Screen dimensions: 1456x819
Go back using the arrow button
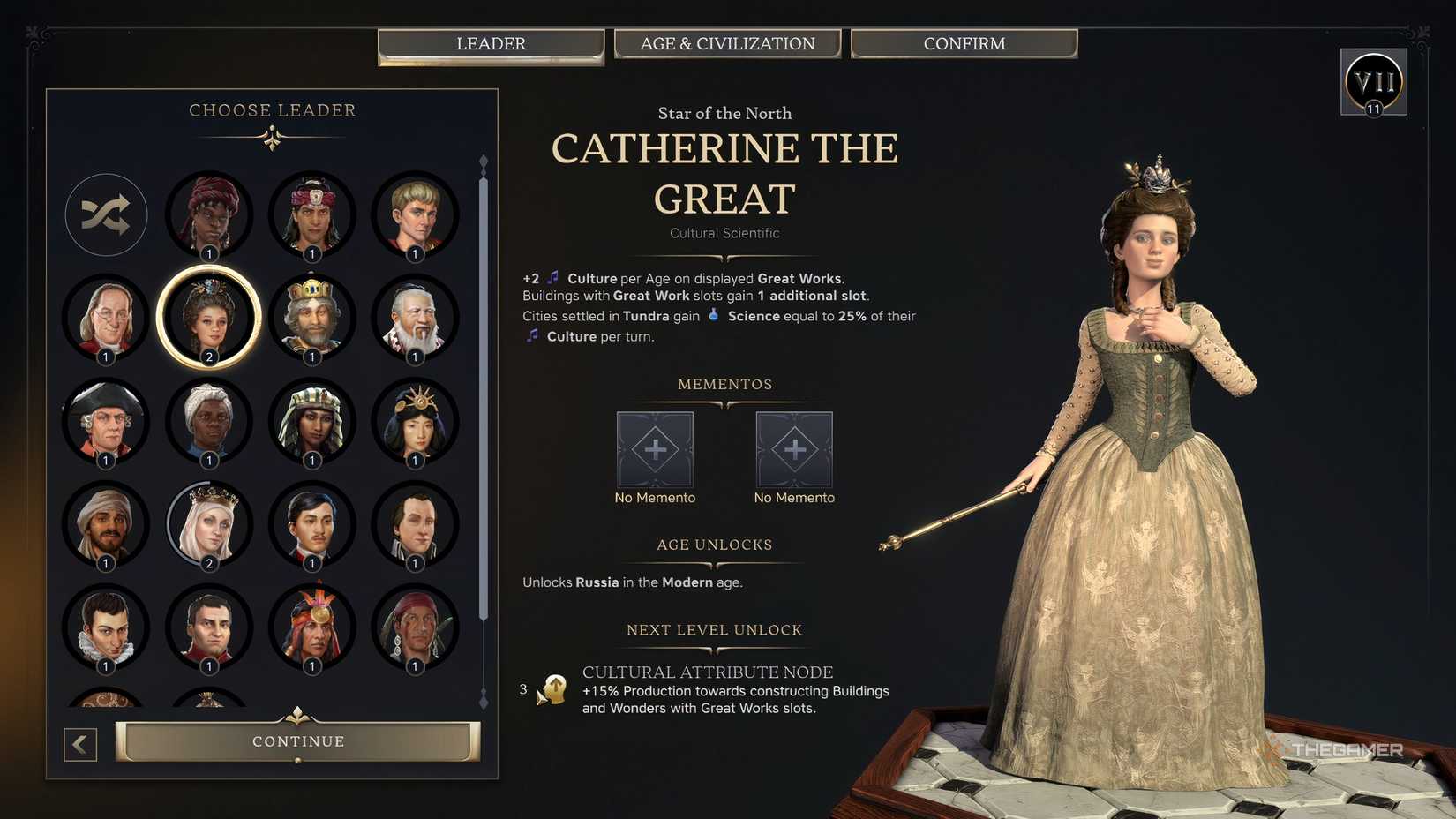(80, 744)
